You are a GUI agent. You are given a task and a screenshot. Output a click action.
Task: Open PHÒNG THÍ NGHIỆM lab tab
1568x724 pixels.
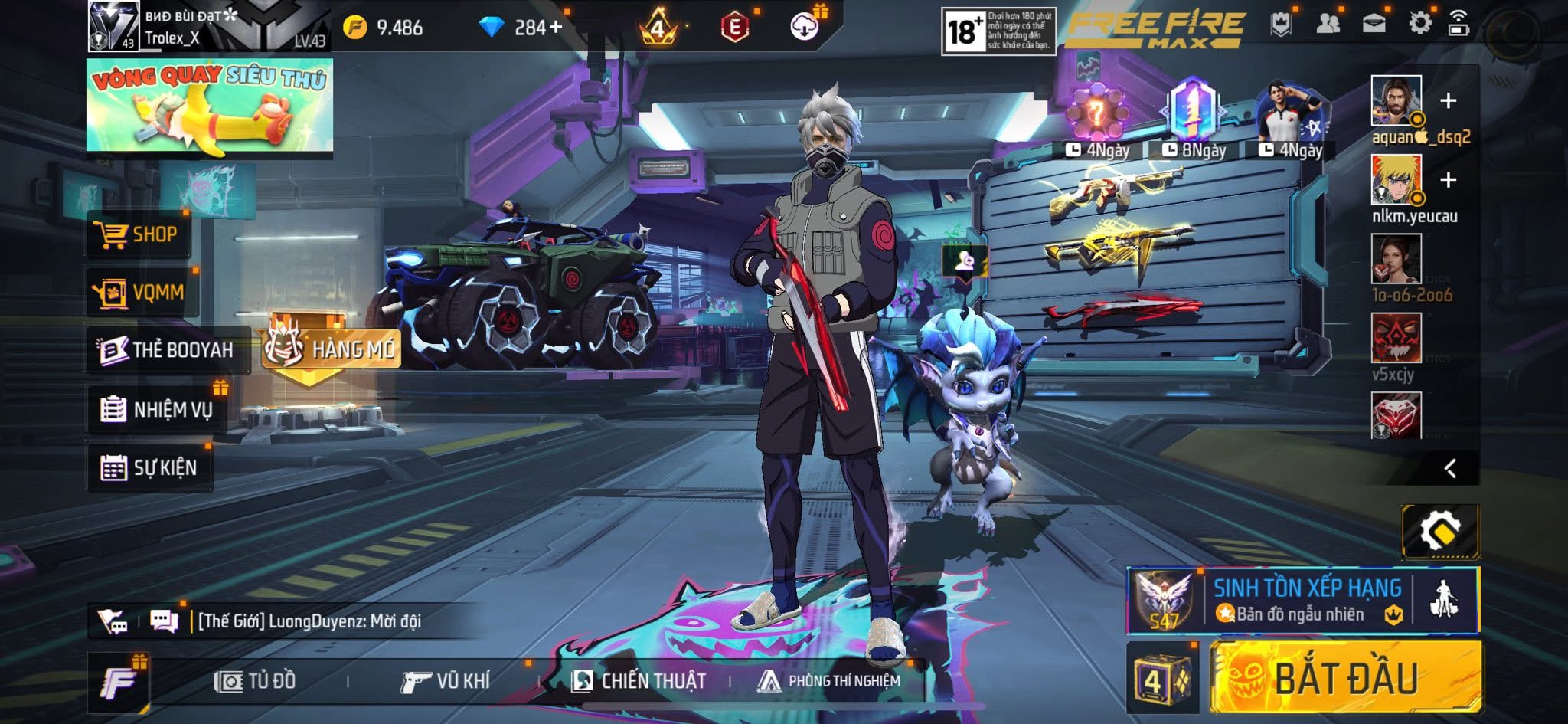coord(828,681)
